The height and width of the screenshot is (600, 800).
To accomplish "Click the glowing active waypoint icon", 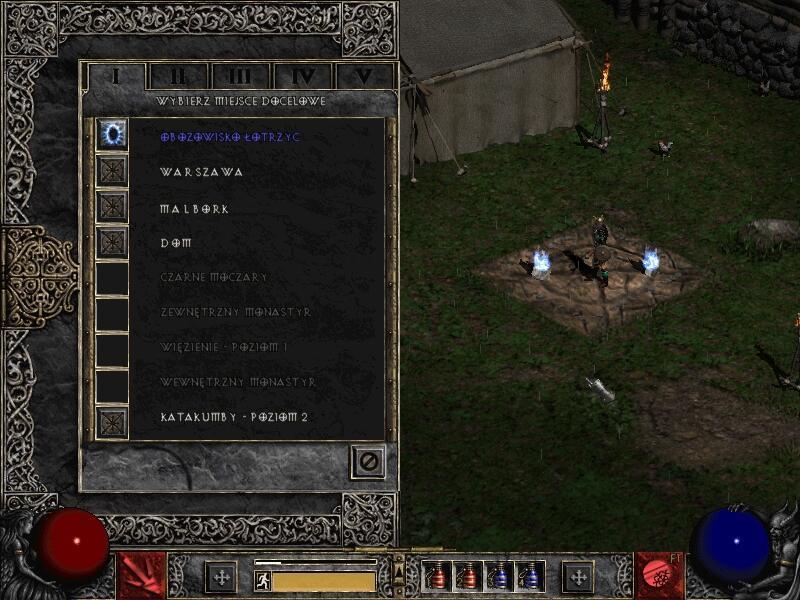I will tap(112, 134).
